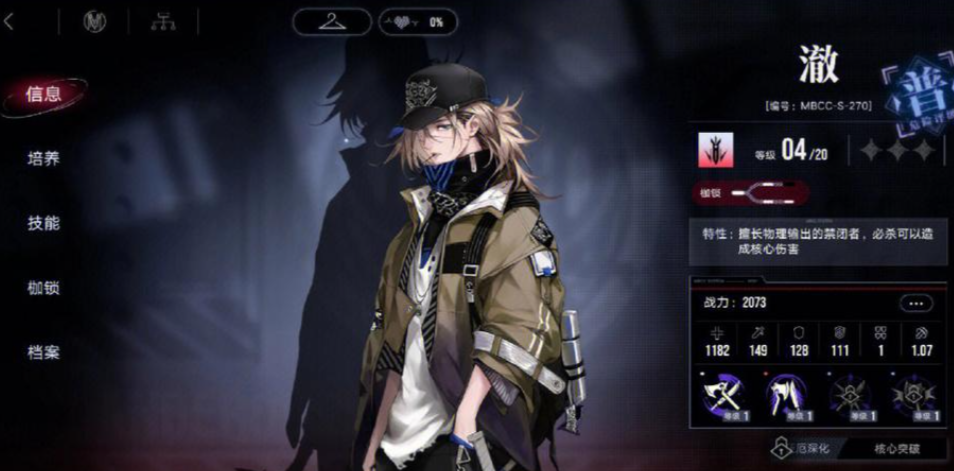Image resolution: width=954 pixels, height=471 pixels.
Task: Open the outfit hanger button
Action: [x=332, y=21]
